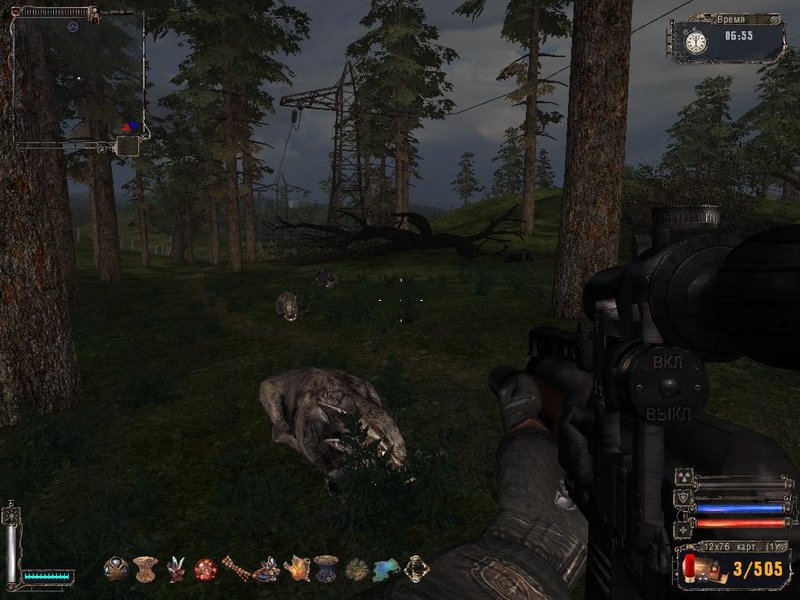The width and height of the screenshot is (800, 600).
Task: Select the iridescent blue-green artifact
Action: [x=386, y=570]
